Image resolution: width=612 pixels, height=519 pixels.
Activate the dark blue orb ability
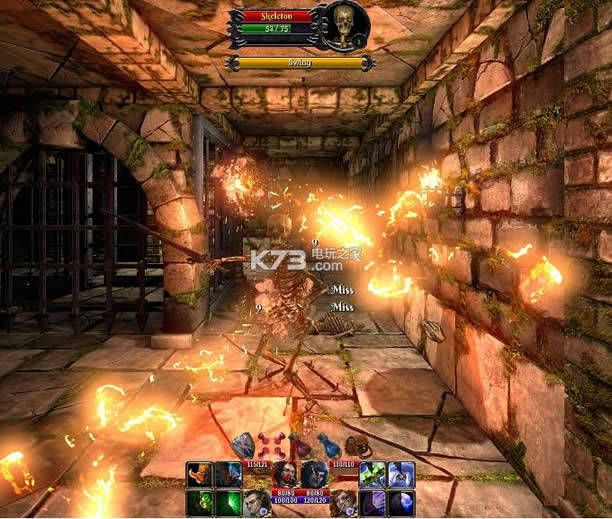coord(402,502)
